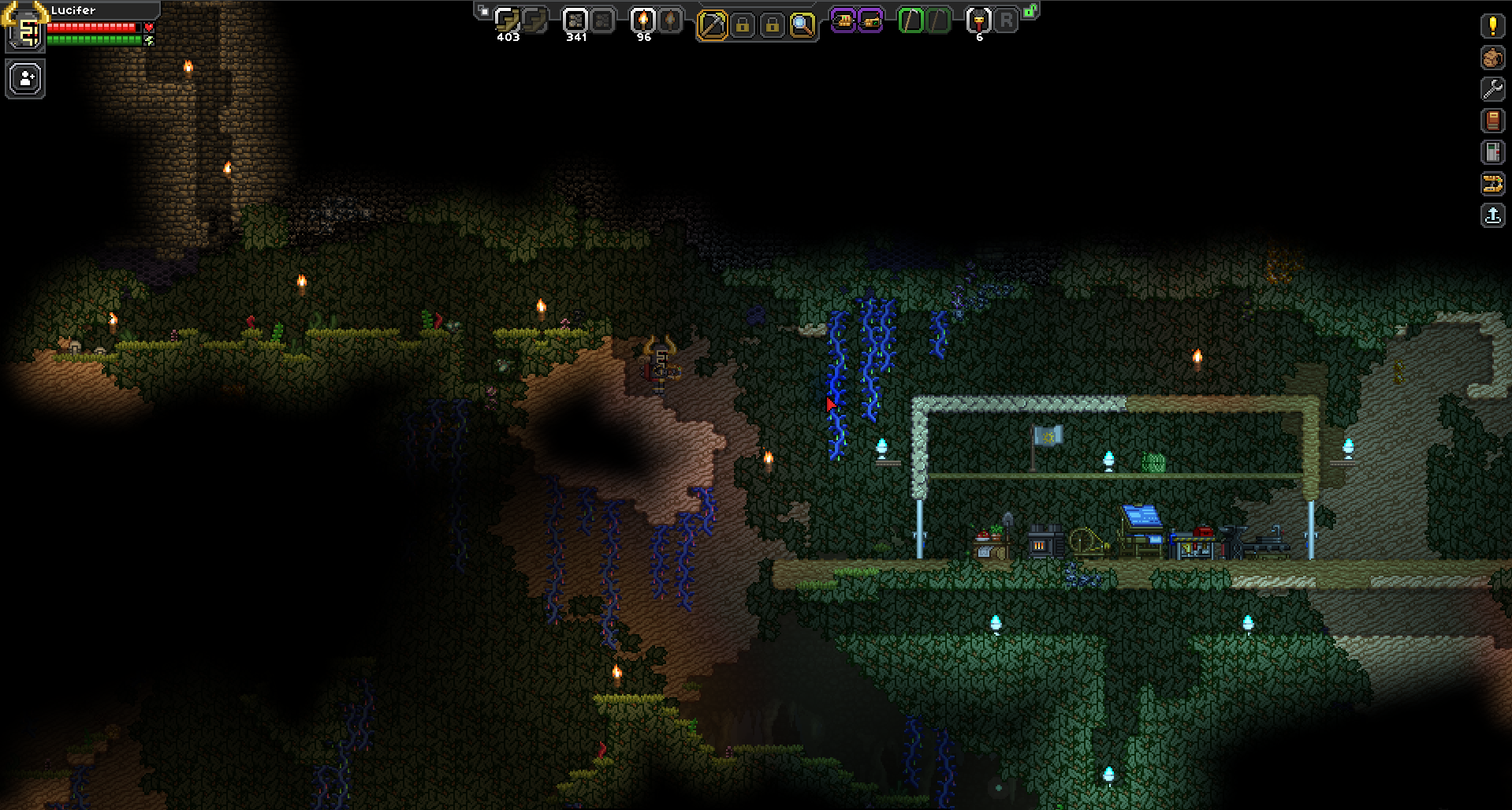1512x810 pixels.
Task: Open the wrench crafting menu
Action: (x=1492, y=89)
